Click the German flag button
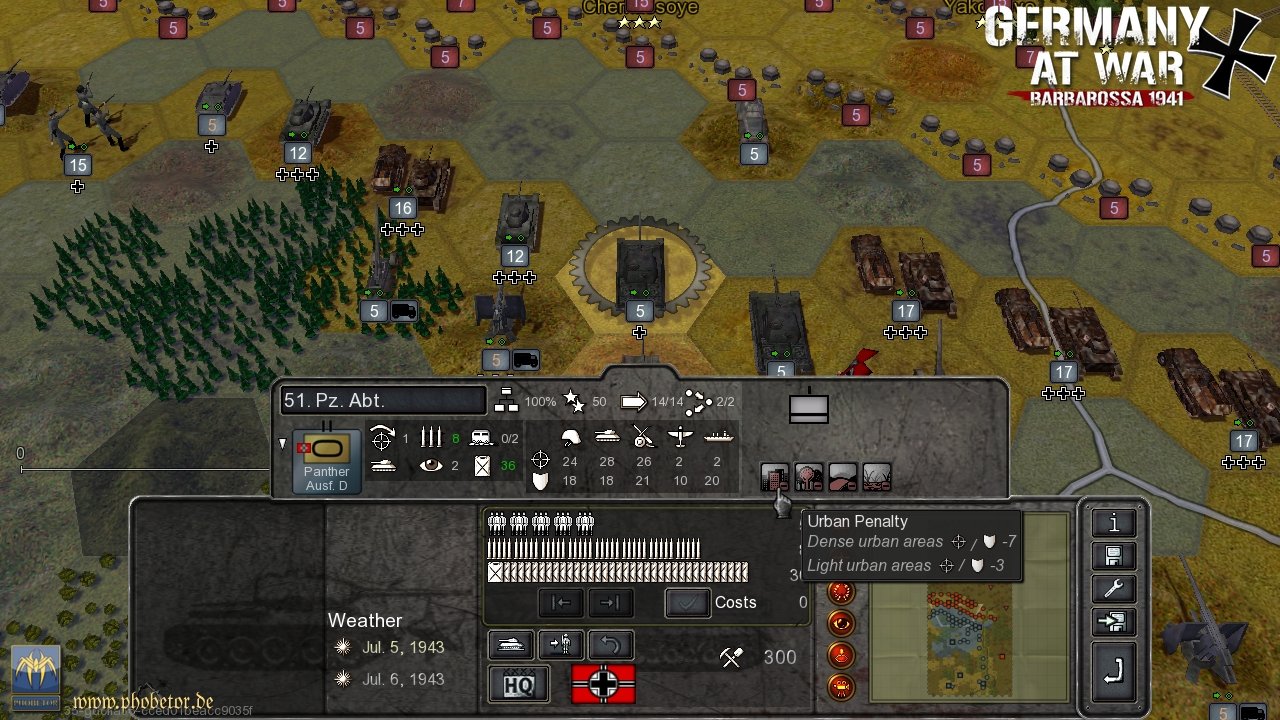The image size is (1280, 720). point(603,684)
